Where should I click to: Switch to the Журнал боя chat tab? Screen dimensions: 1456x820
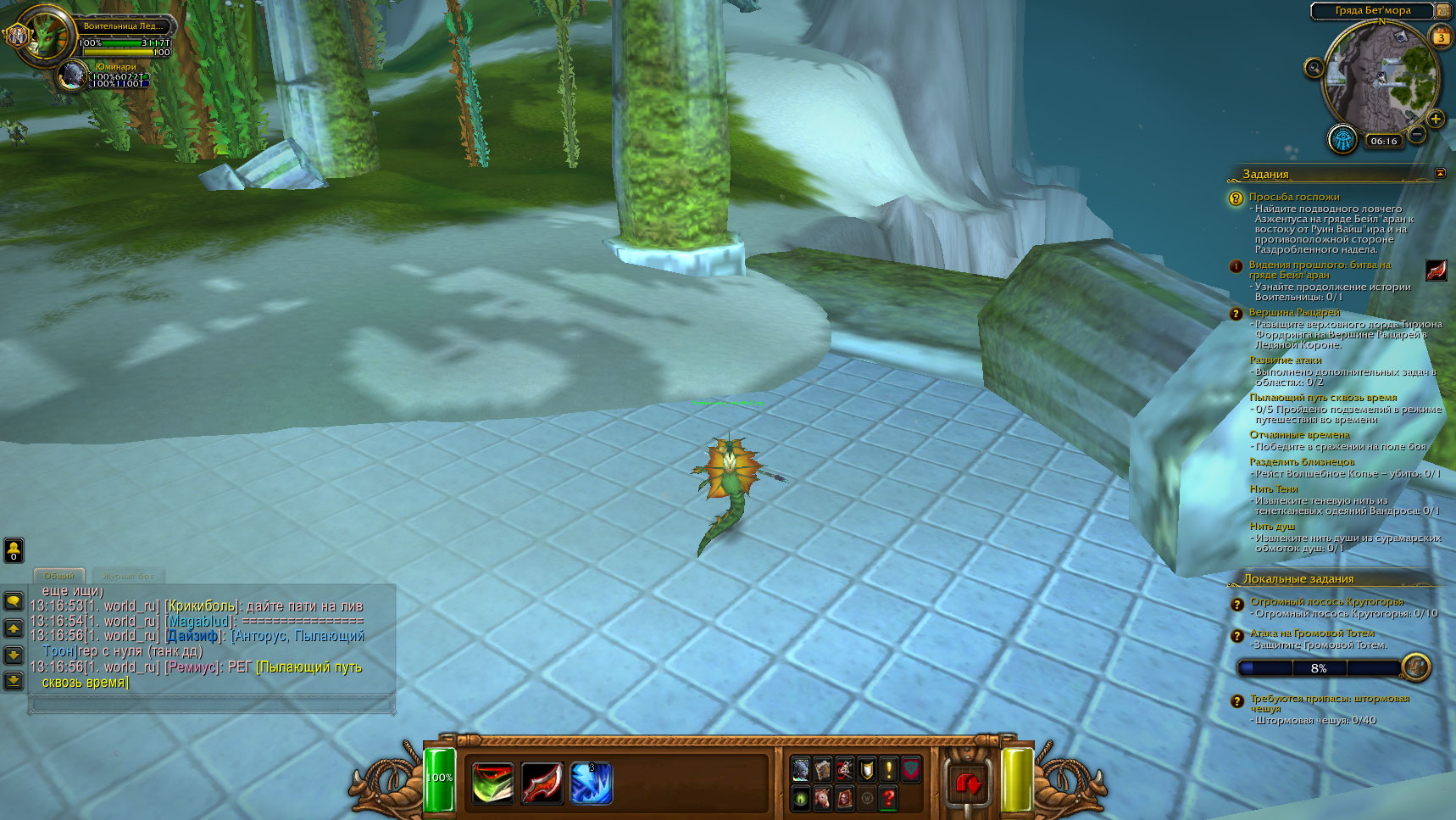click(129, 576)
